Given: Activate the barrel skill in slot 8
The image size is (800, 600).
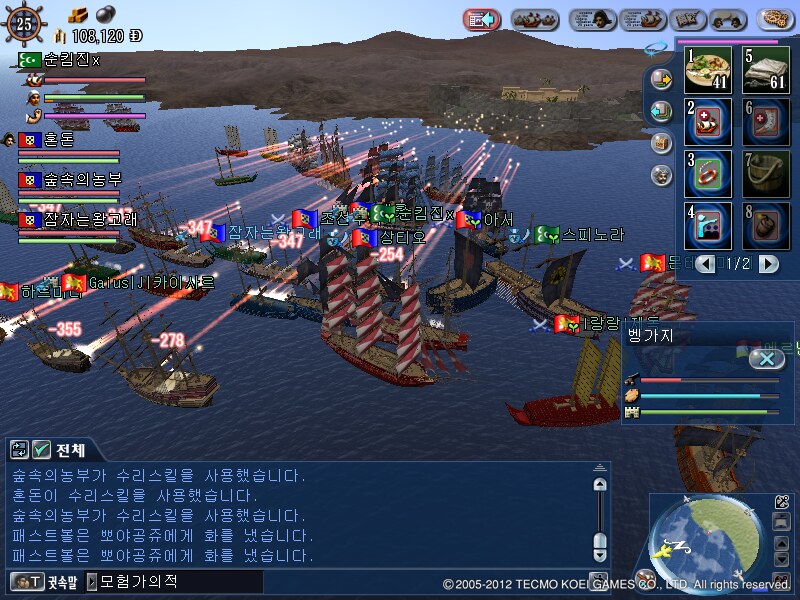Looking at the screenshot, I should click(767, 226).
